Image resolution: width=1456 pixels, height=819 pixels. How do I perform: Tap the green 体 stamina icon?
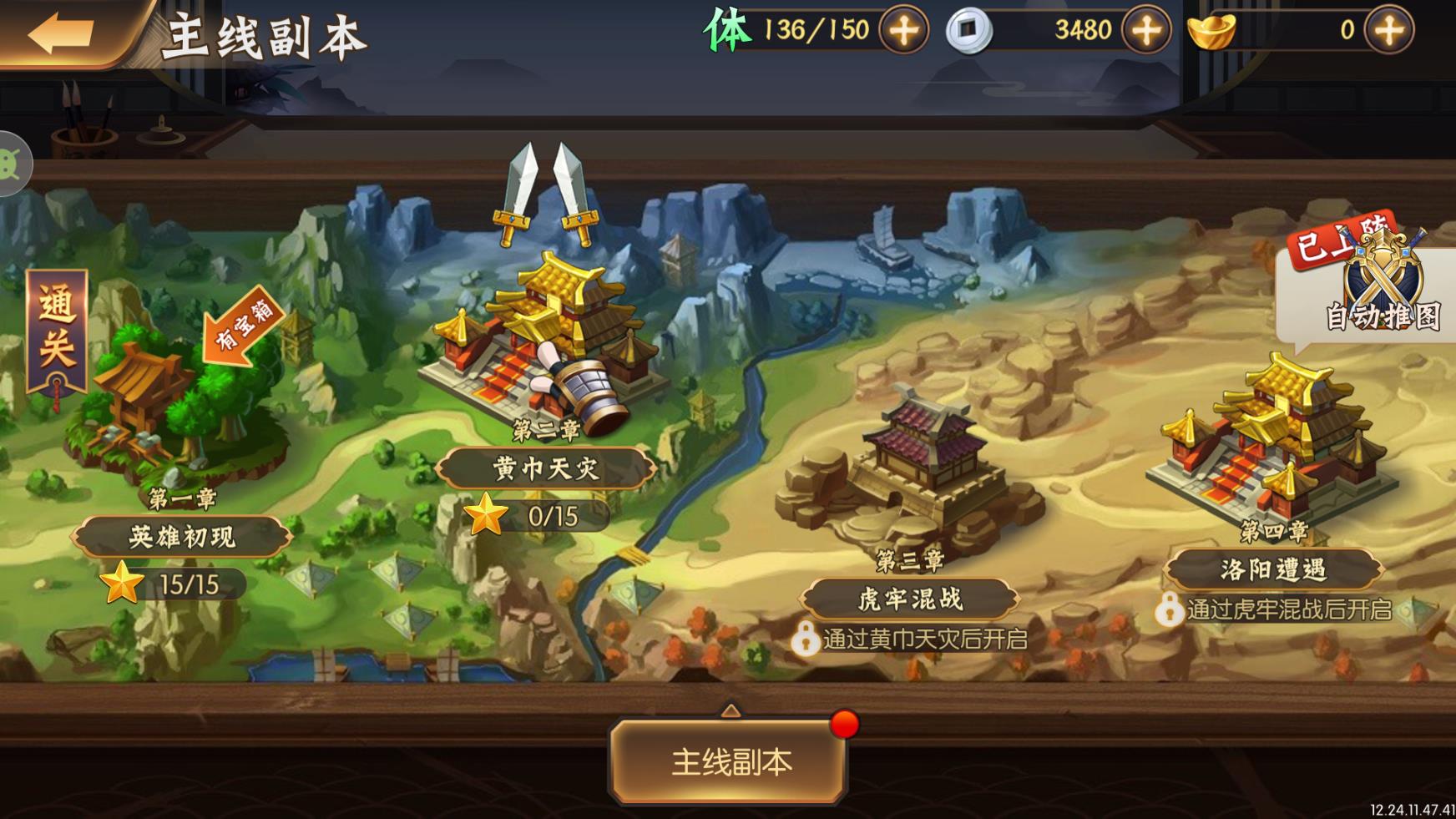point(728,28)
